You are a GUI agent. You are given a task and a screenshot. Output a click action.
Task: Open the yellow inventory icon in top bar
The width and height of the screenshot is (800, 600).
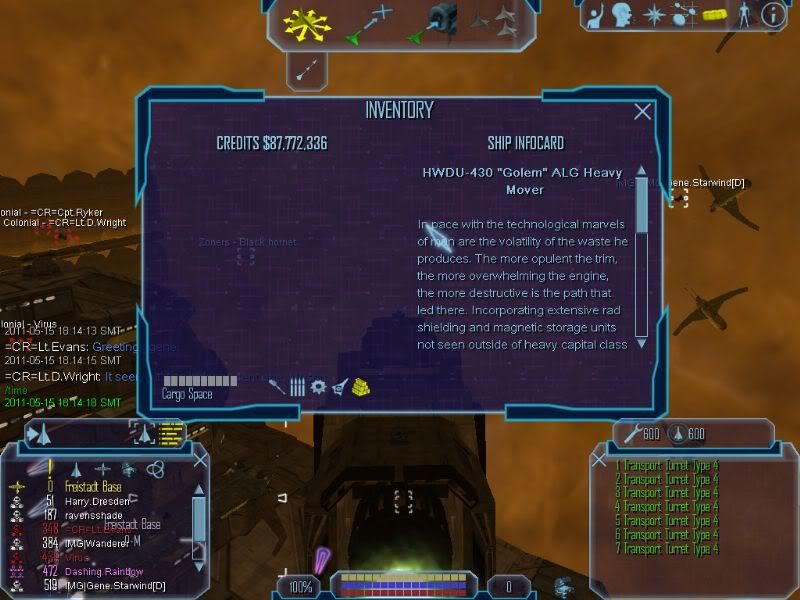[x=713, y=15]
